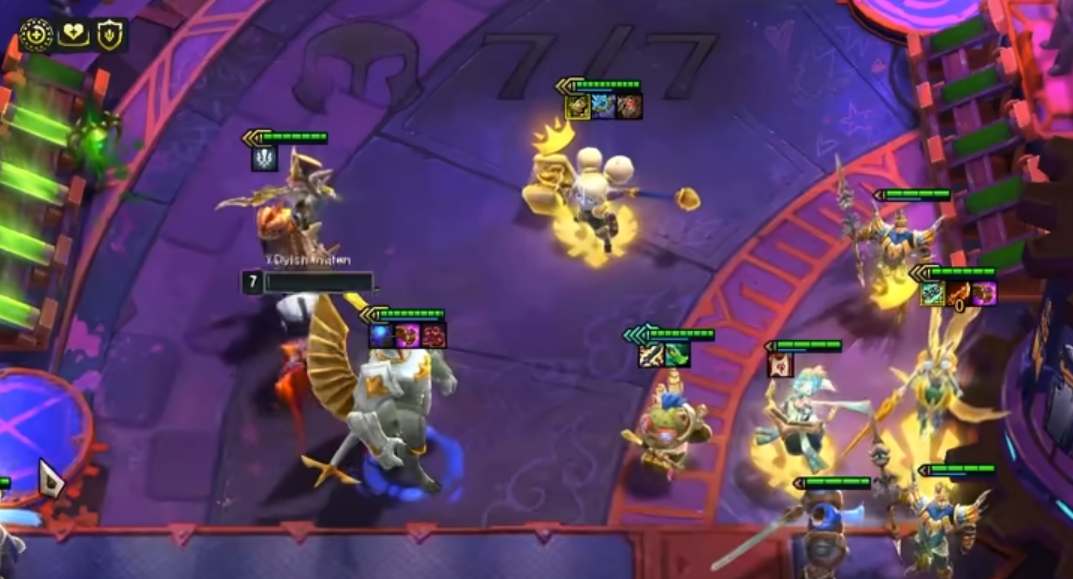Inspect the silver crest item icon
Image resolution: width=1073 pixels, height=579 pixels.
tap(264, 158)
